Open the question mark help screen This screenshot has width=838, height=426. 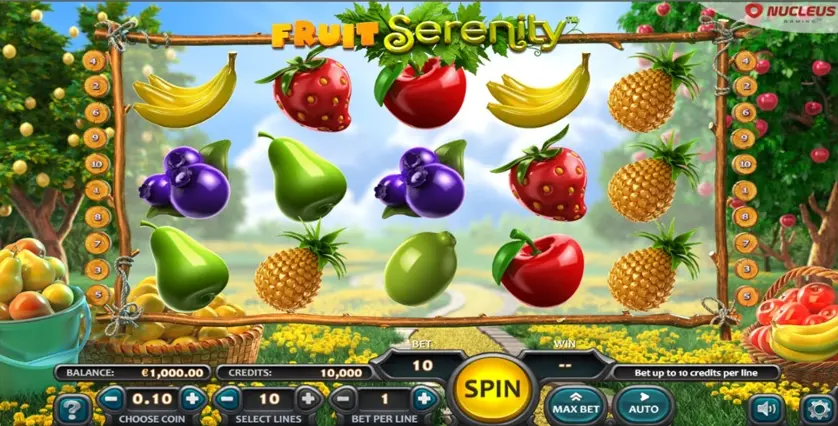[x=72, y=408]
